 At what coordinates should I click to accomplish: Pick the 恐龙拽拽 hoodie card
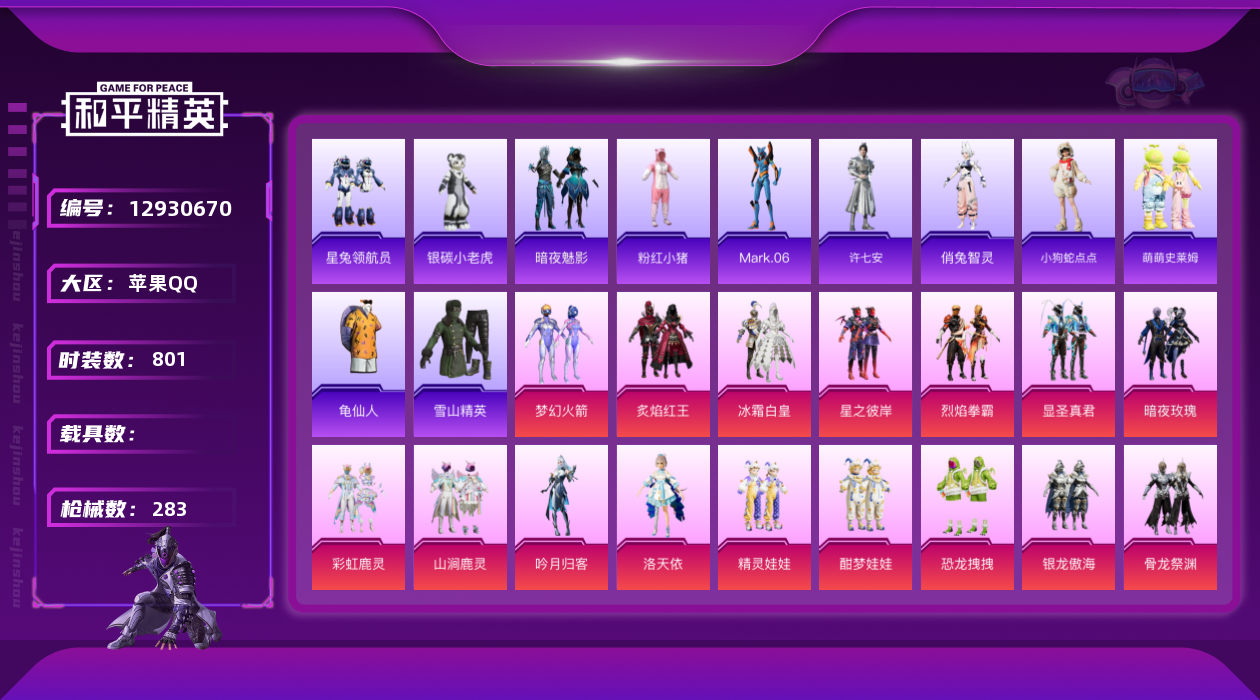[x=967, y=517]
